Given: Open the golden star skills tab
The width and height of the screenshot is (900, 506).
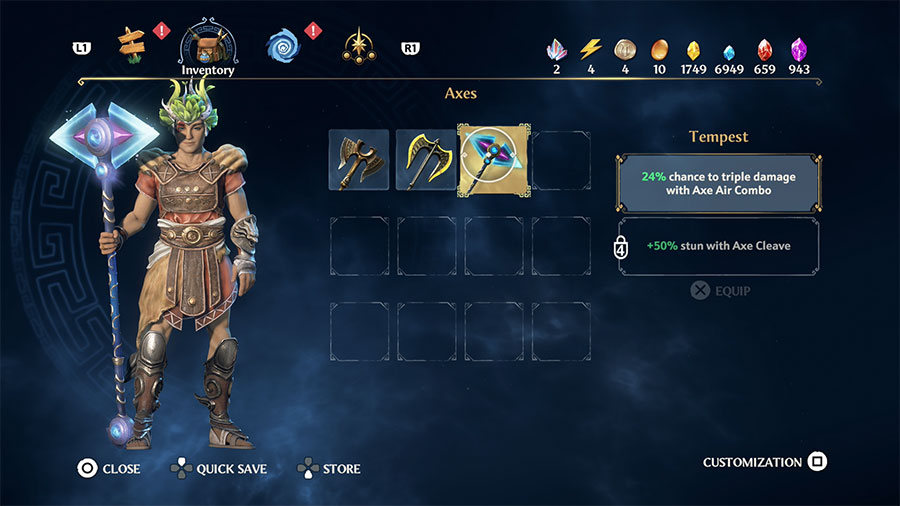Looking at the screenshot, I should click(357, 44).
